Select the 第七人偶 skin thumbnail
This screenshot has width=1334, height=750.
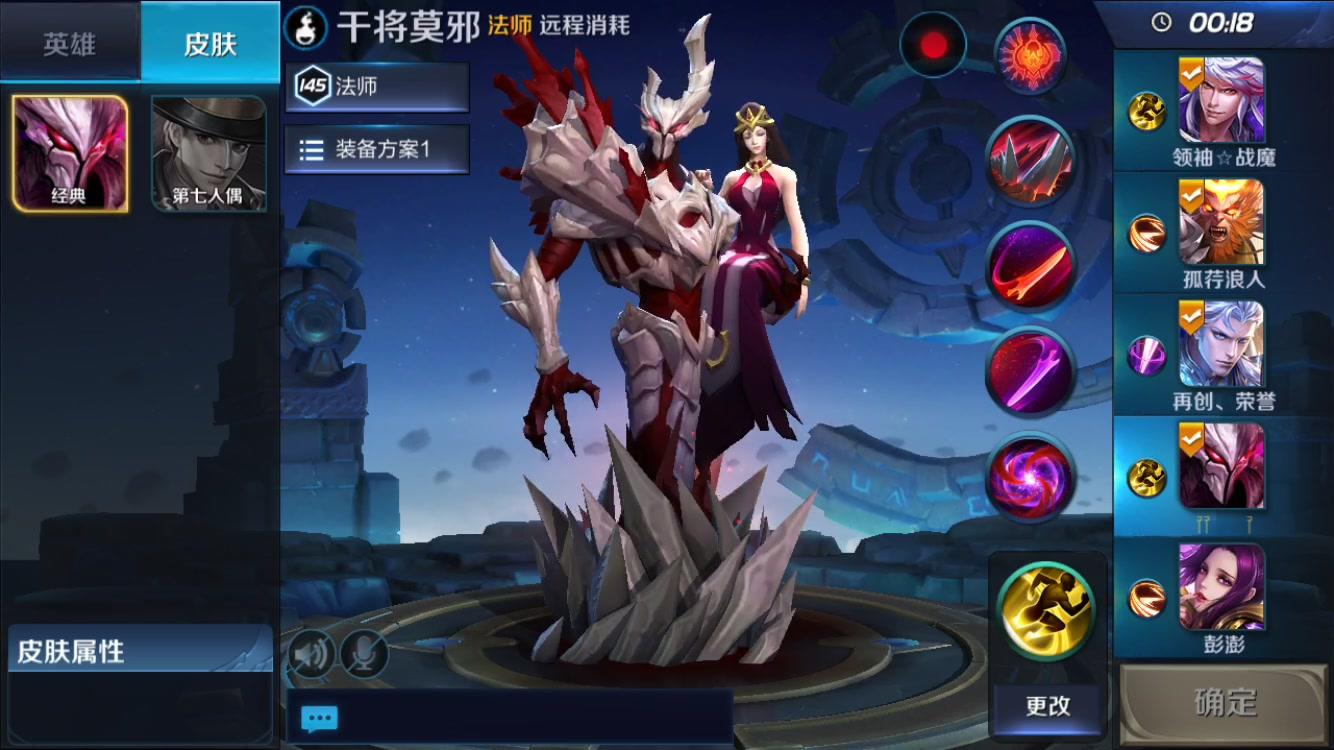tap(207, 150)
